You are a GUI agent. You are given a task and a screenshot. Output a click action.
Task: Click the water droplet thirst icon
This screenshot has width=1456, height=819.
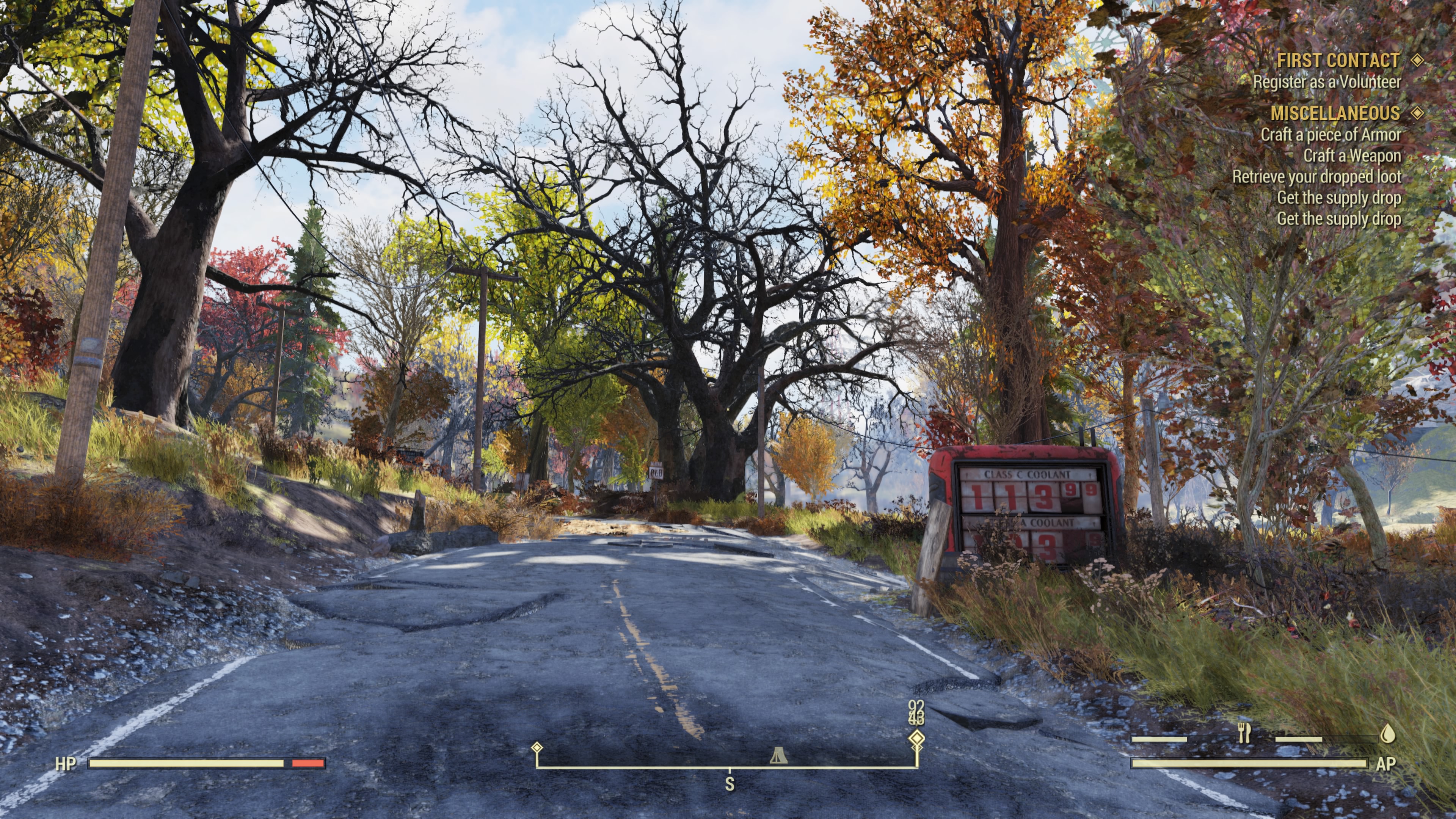pyautogui.click(x=1388, y=734)
